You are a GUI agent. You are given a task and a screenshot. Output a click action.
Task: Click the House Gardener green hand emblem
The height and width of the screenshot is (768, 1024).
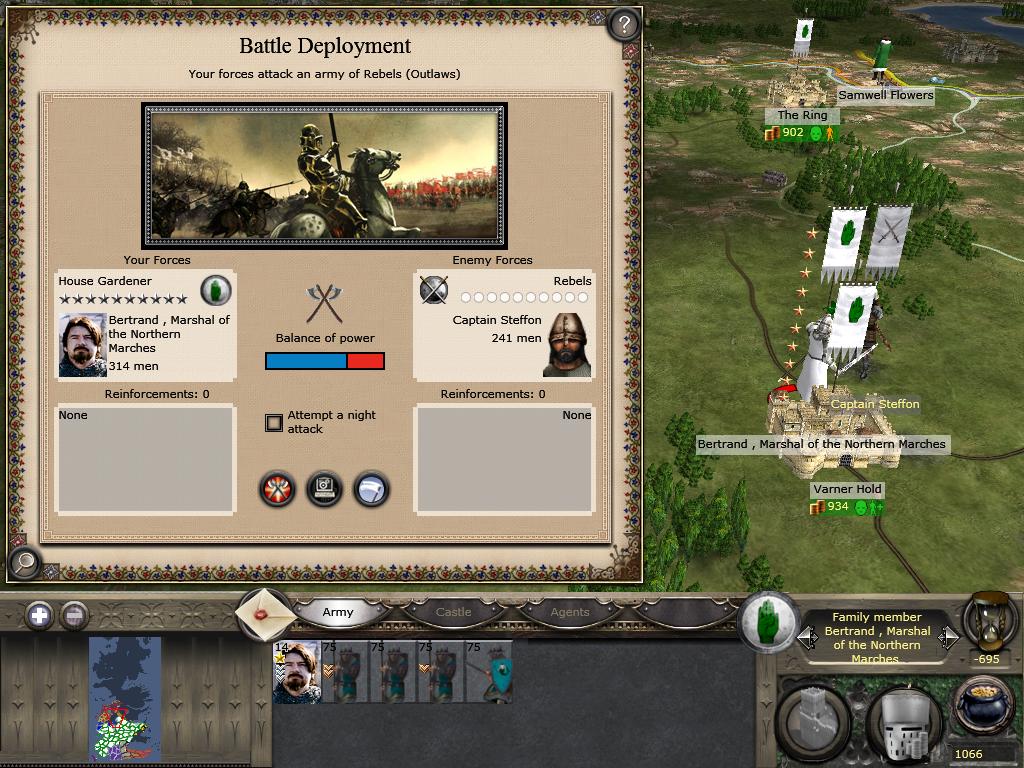pos(216,290)
